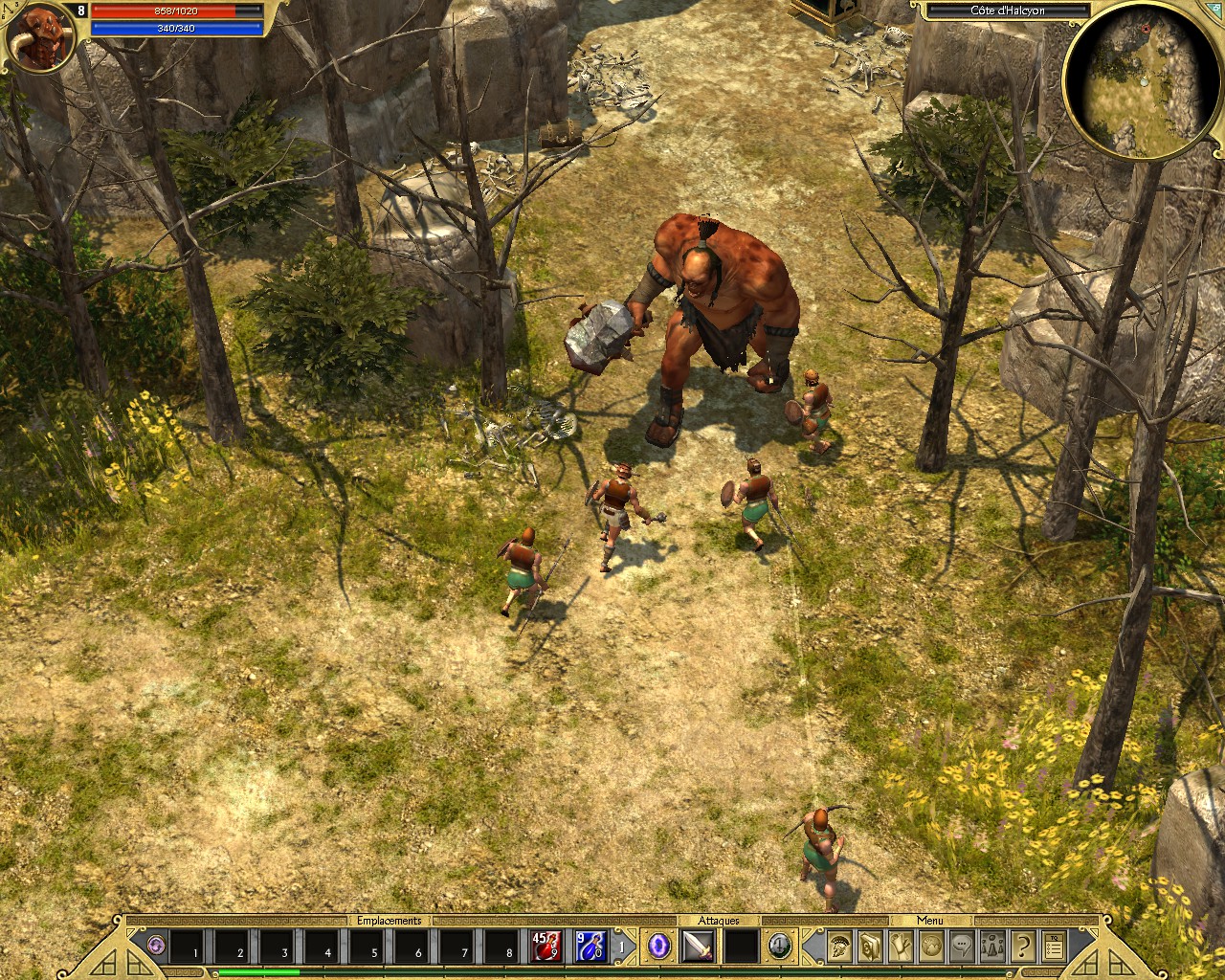Open the world map globe icon
Screen dimensions: 1225x980
[x=929, y=944]
